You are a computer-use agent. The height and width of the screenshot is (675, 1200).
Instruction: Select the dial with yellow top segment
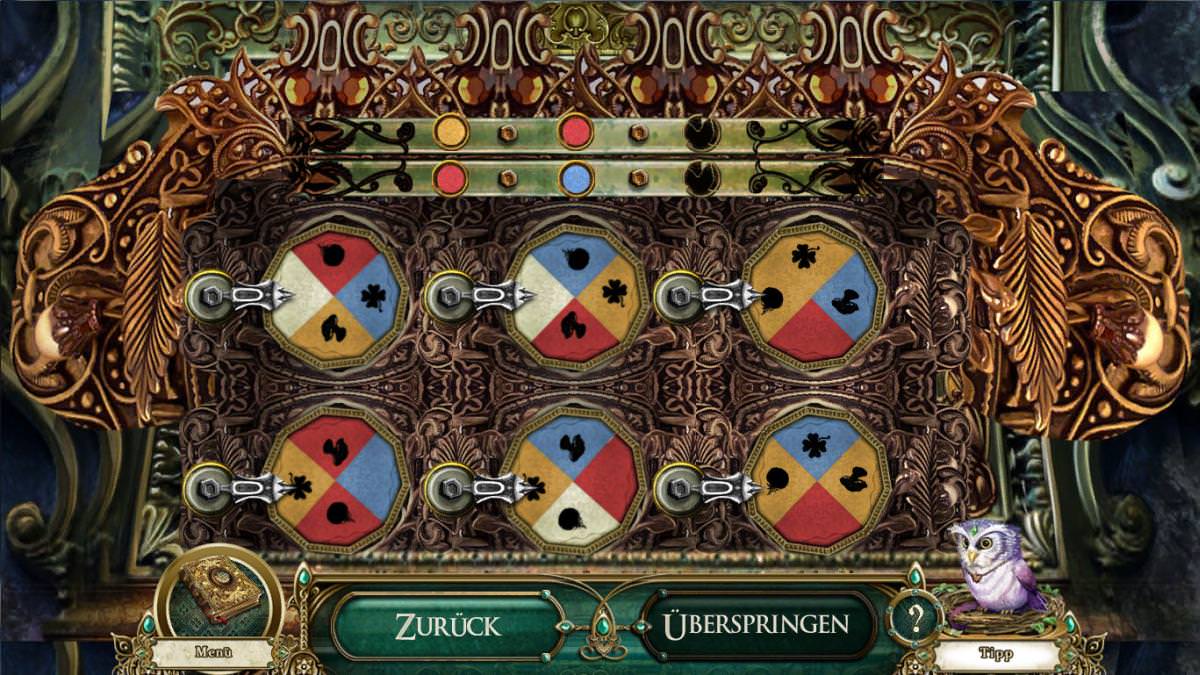(813, 296)
